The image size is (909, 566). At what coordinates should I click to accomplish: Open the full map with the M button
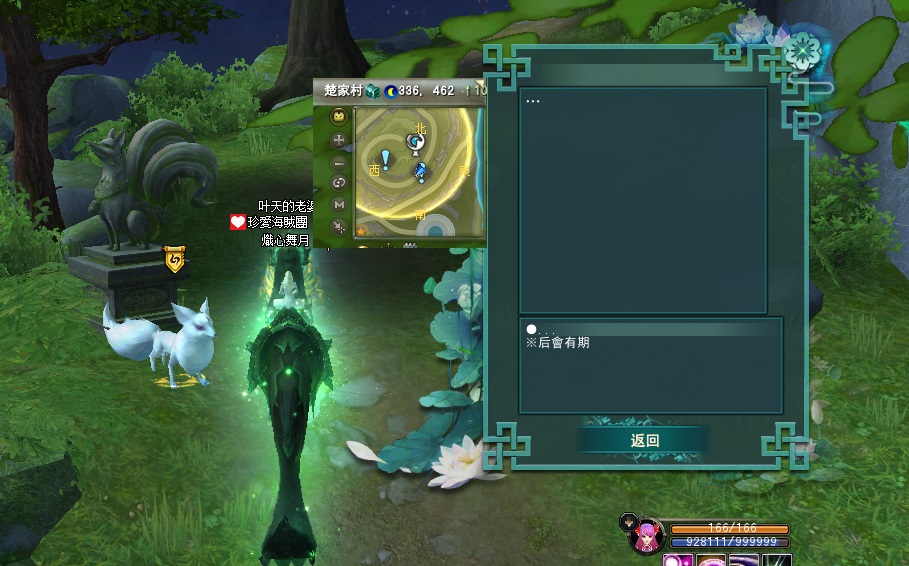339,204
